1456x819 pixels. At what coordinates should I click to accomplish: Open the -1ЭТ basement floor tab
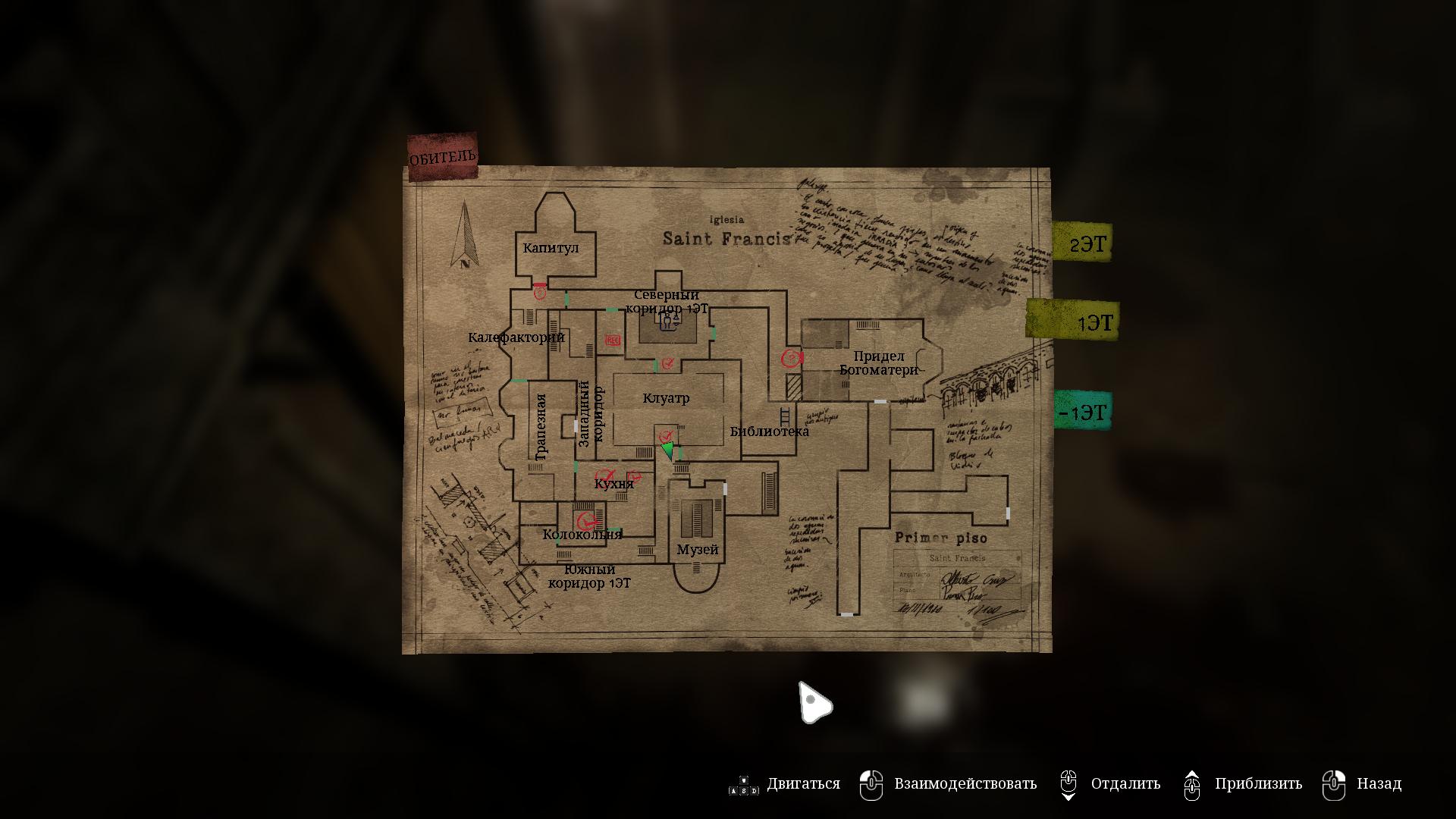(x=1082, y=412)
